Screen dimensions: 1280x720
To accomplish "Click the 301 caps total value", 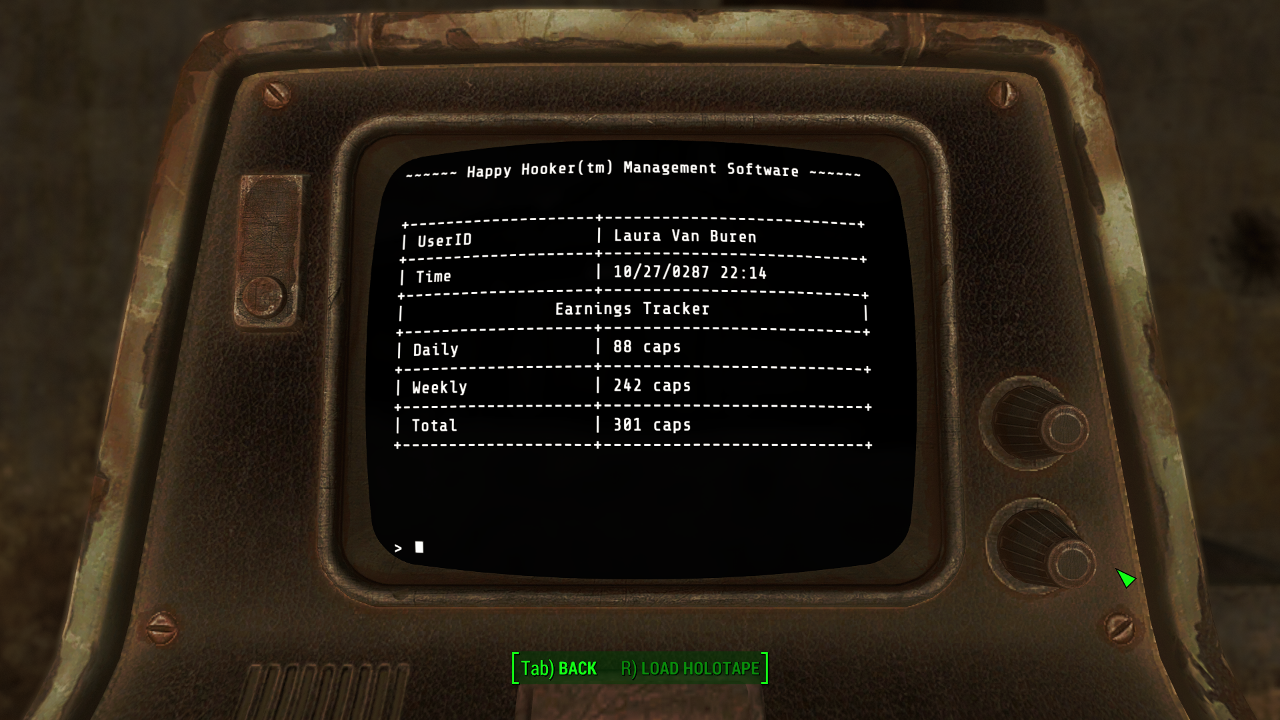I will tap(650, 425).
